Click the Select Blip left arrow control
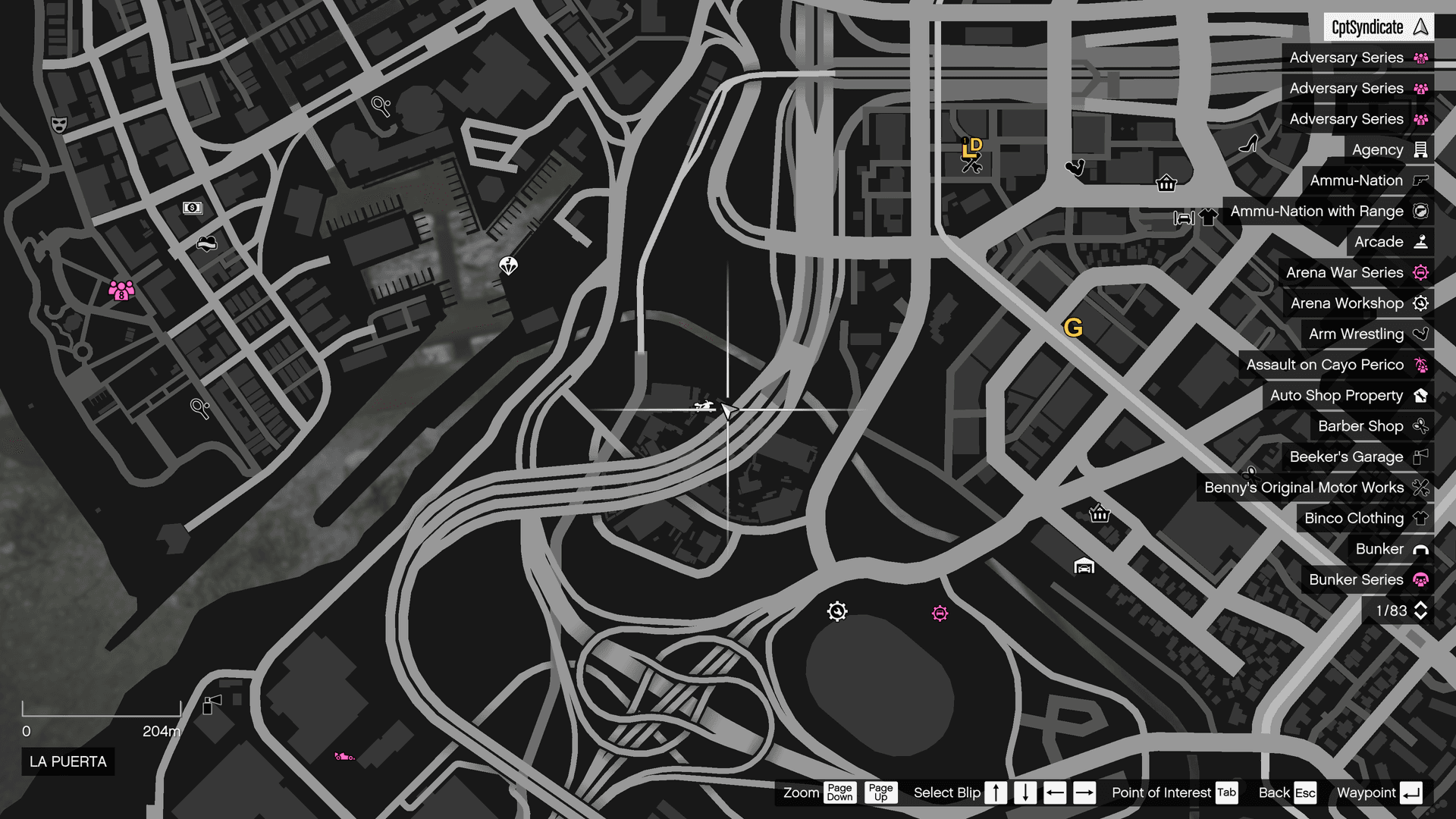The width and height of the screenshot is (1456, 819). tap(1055, 792)
